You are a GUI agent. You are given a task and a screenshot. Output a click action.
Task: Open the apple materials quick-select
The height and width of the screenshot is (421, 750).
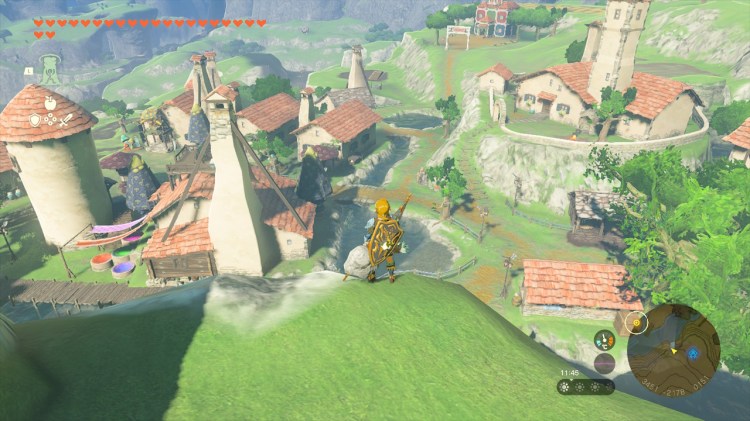49,102
